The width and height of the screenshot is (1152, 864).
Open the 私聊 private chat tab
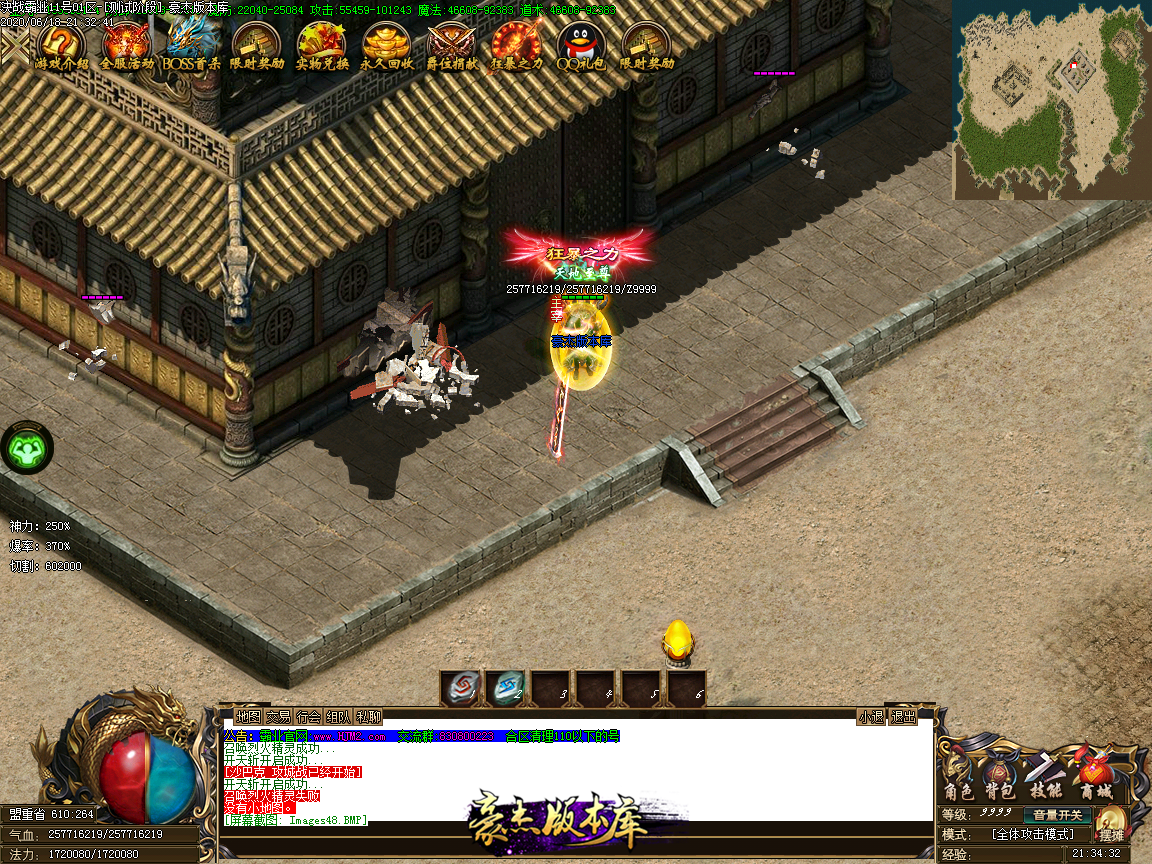(x=368, y=717)
